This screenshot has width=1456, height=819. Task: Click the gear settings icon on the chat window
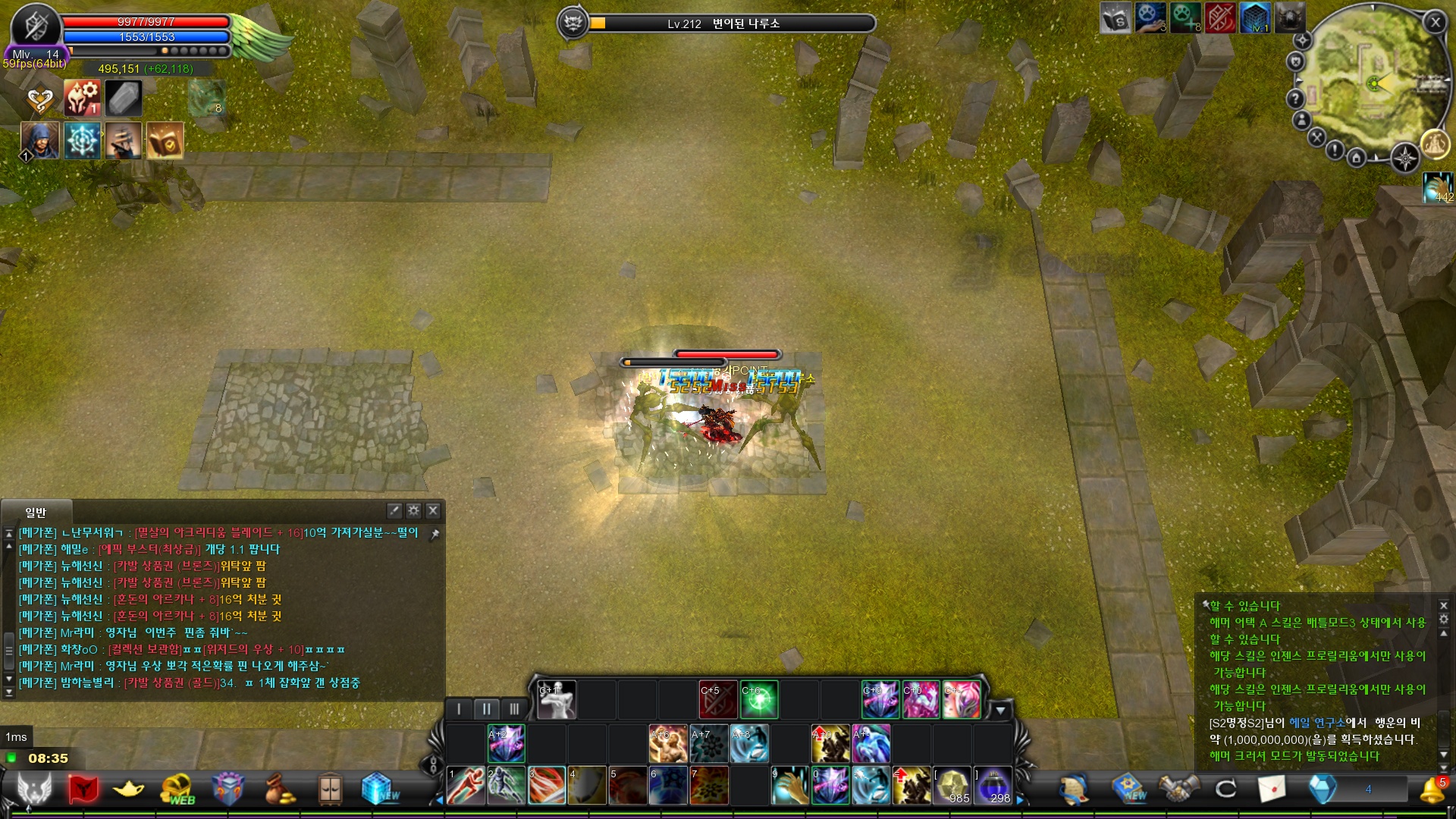[413, 511]
